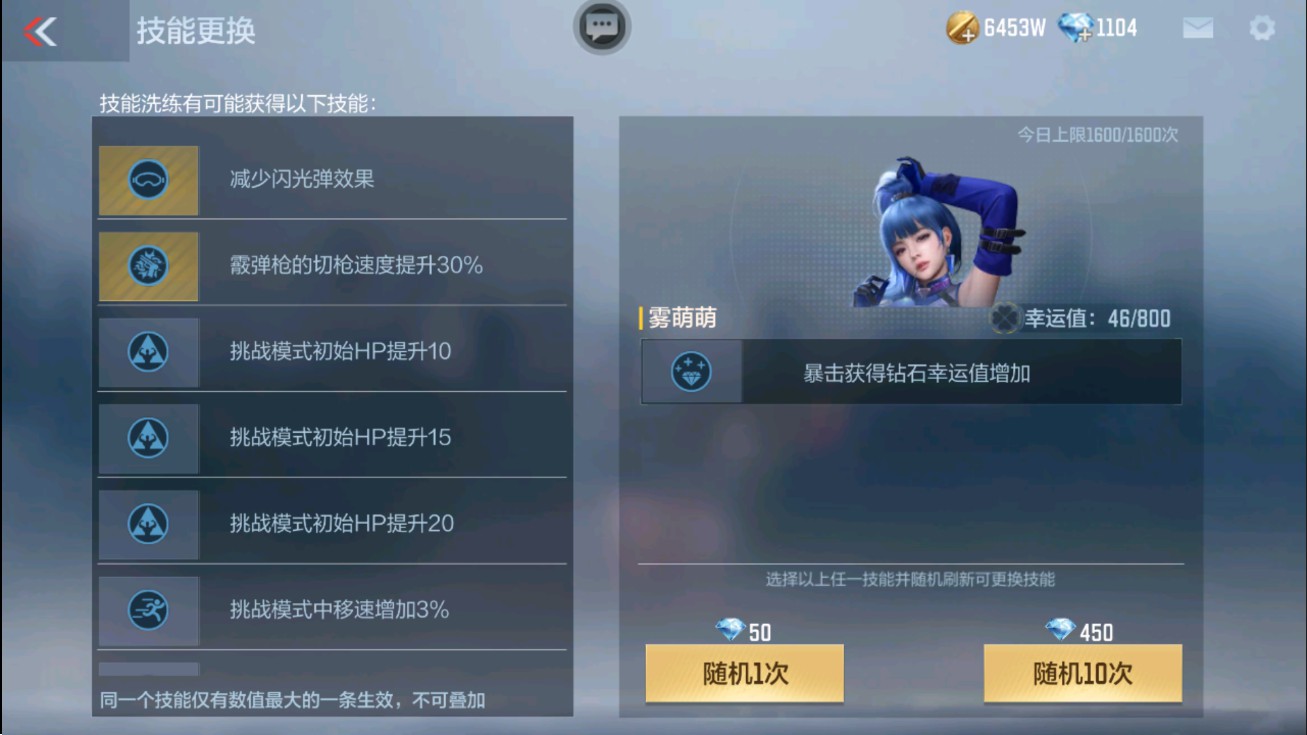Select the shotgun swap speed skill icon

click(148, 267)
